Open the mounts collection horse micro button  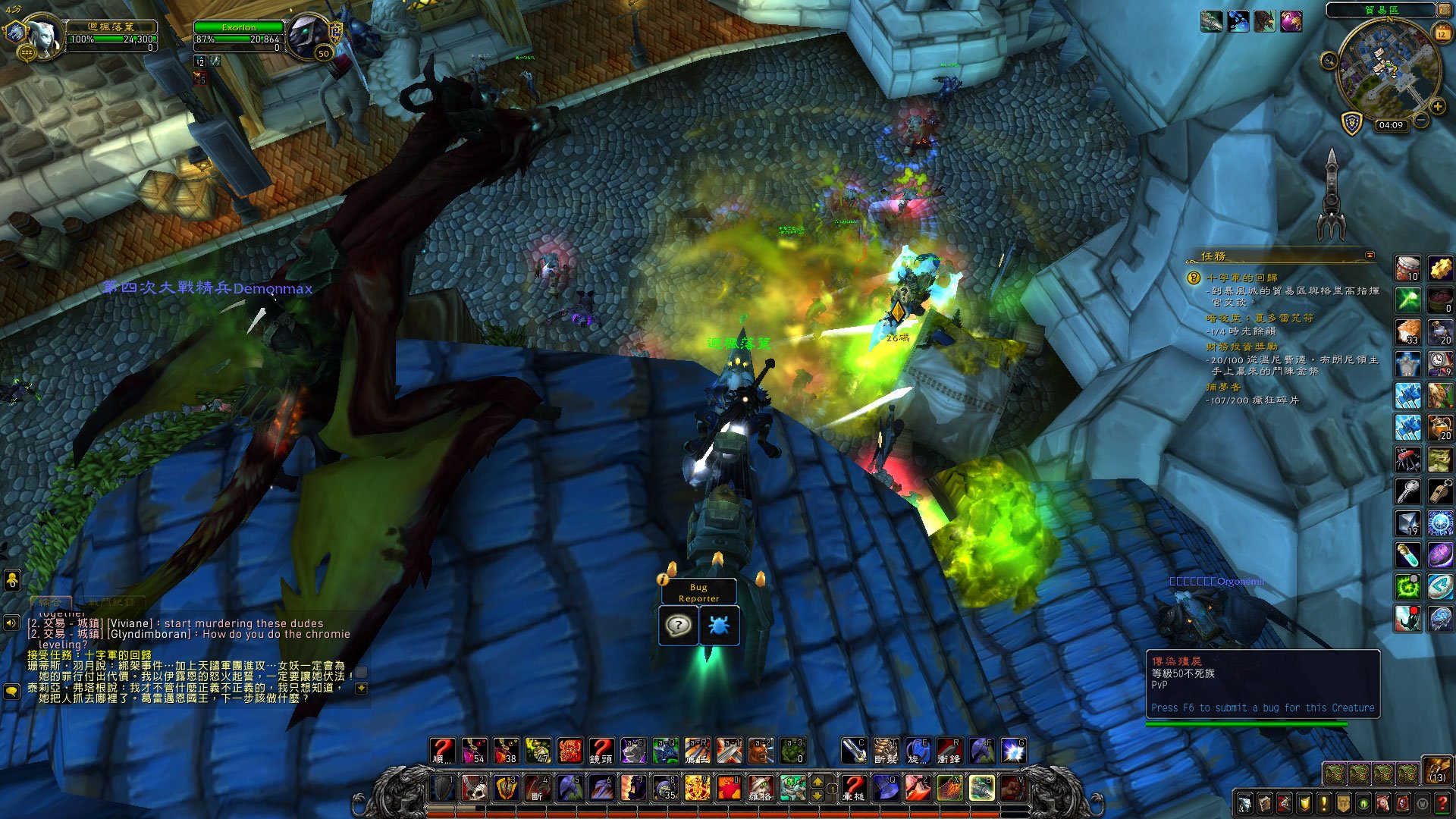(1383, 803)
